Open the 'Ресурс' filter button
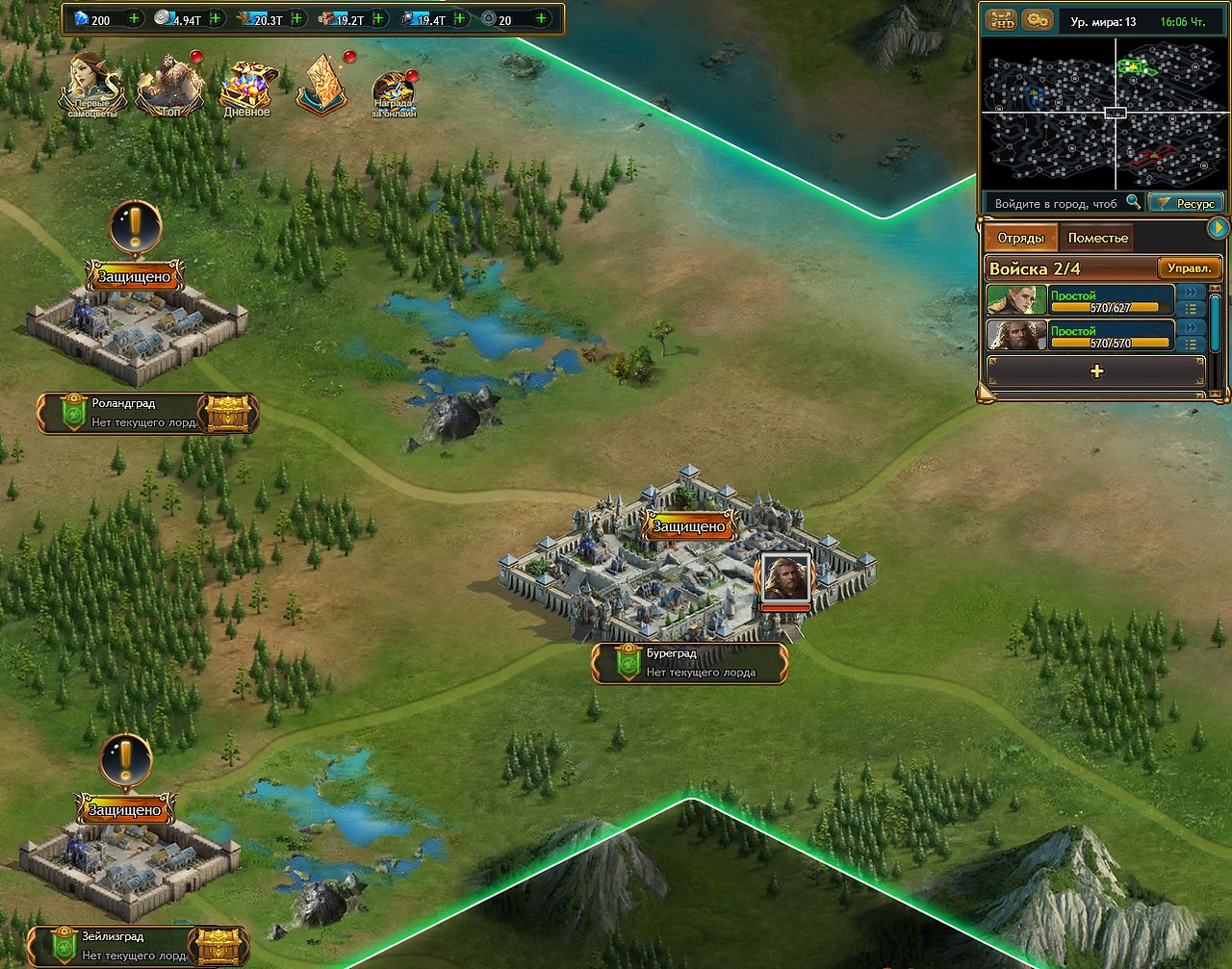The height and width of the screenshot is (969, 1232). click(x=1186, y=203)
